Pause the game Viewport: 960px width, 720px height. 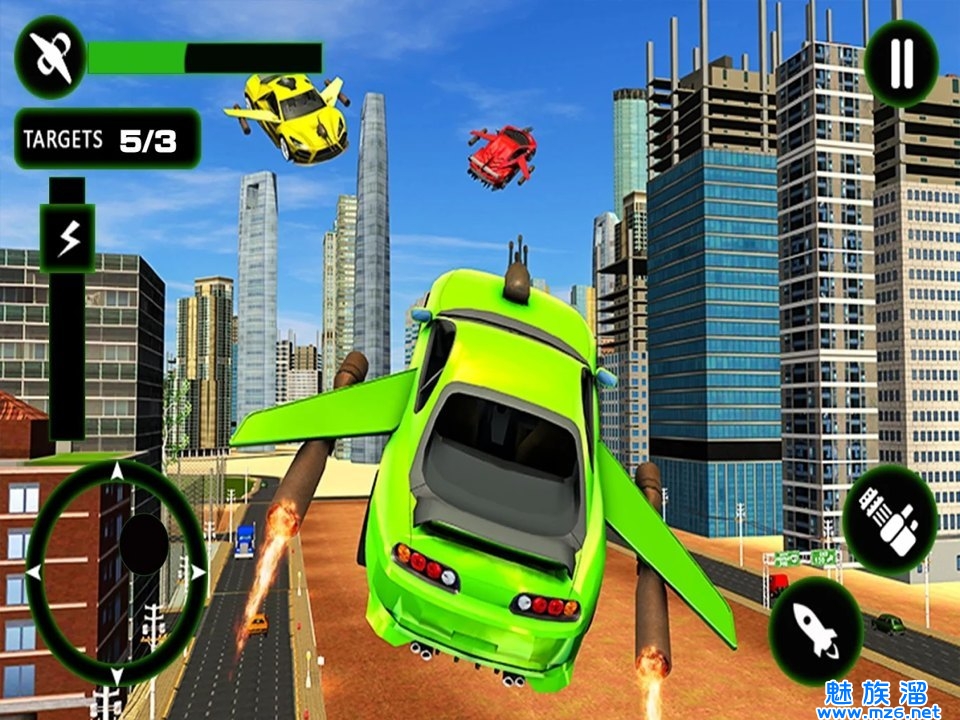pos(901,62)
